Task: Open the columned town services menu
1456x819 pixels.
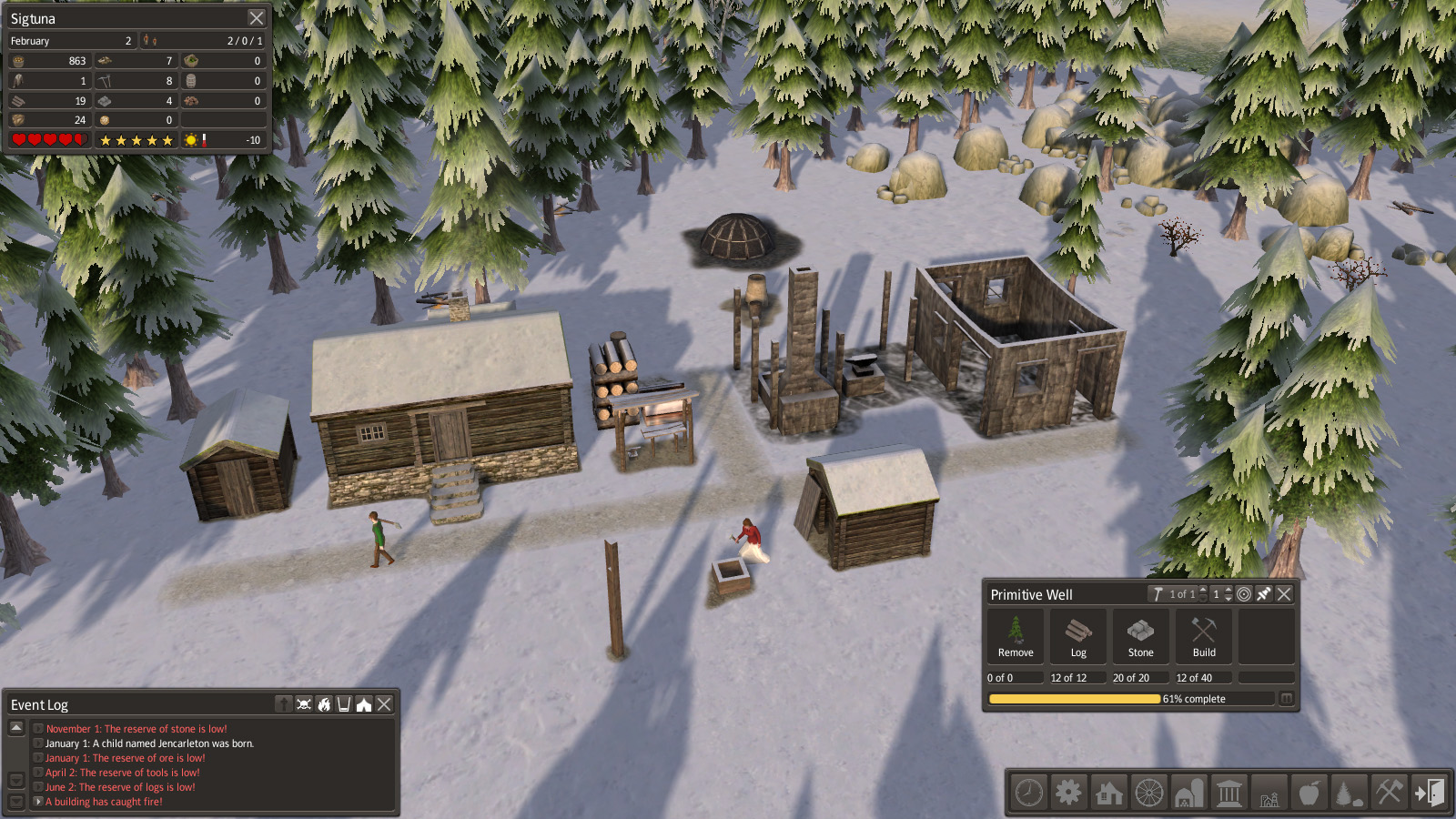Action: click(x=1228, y=793)
